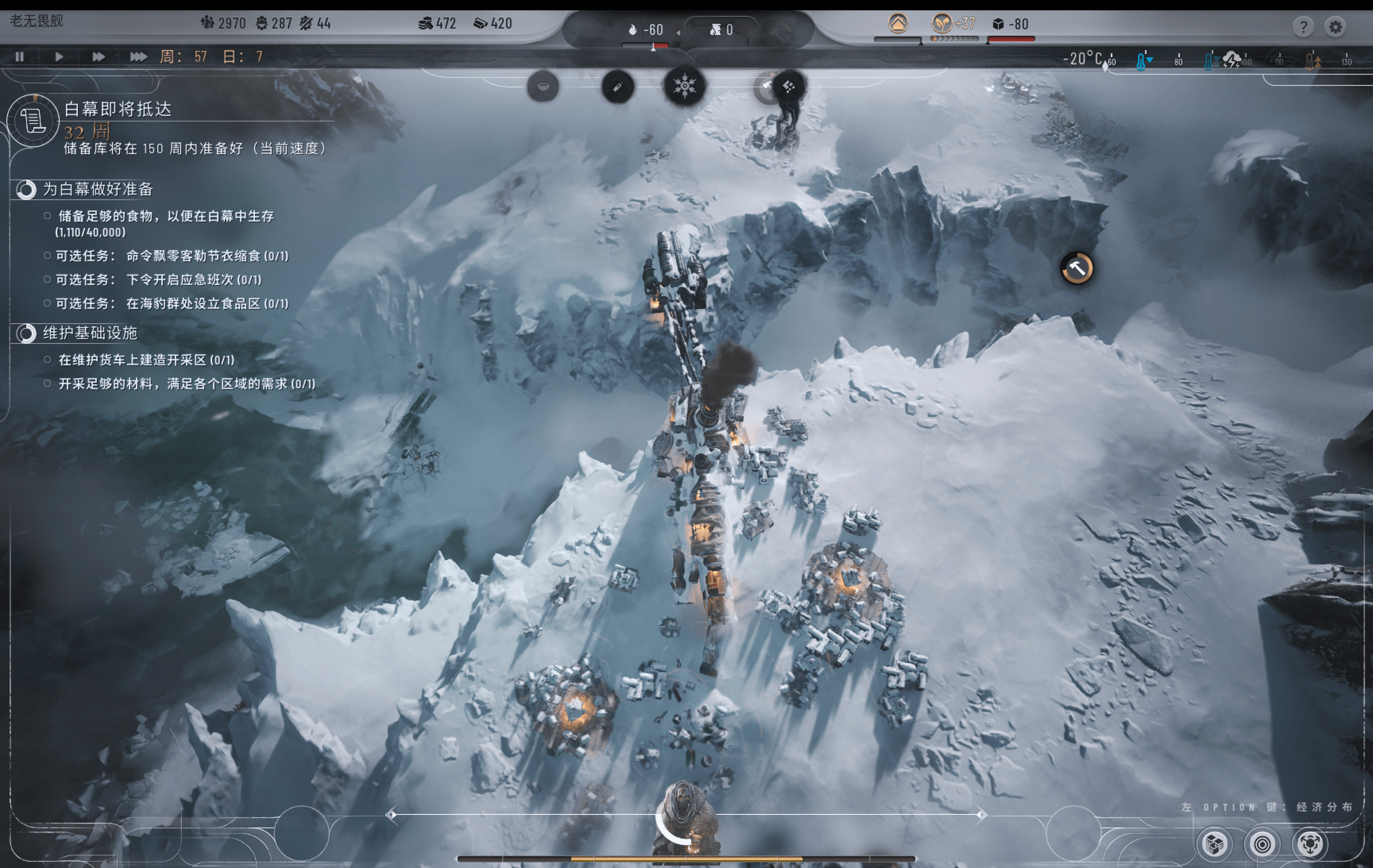
Task: Open the settings gear menu
Action: tap(1335, 27)
